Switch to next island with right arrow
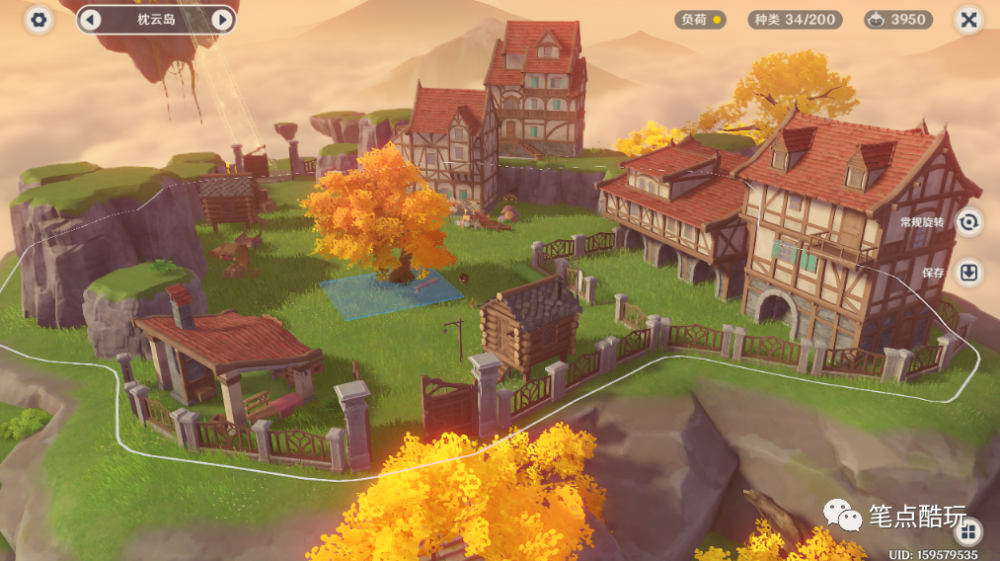 tap(222, 19)
